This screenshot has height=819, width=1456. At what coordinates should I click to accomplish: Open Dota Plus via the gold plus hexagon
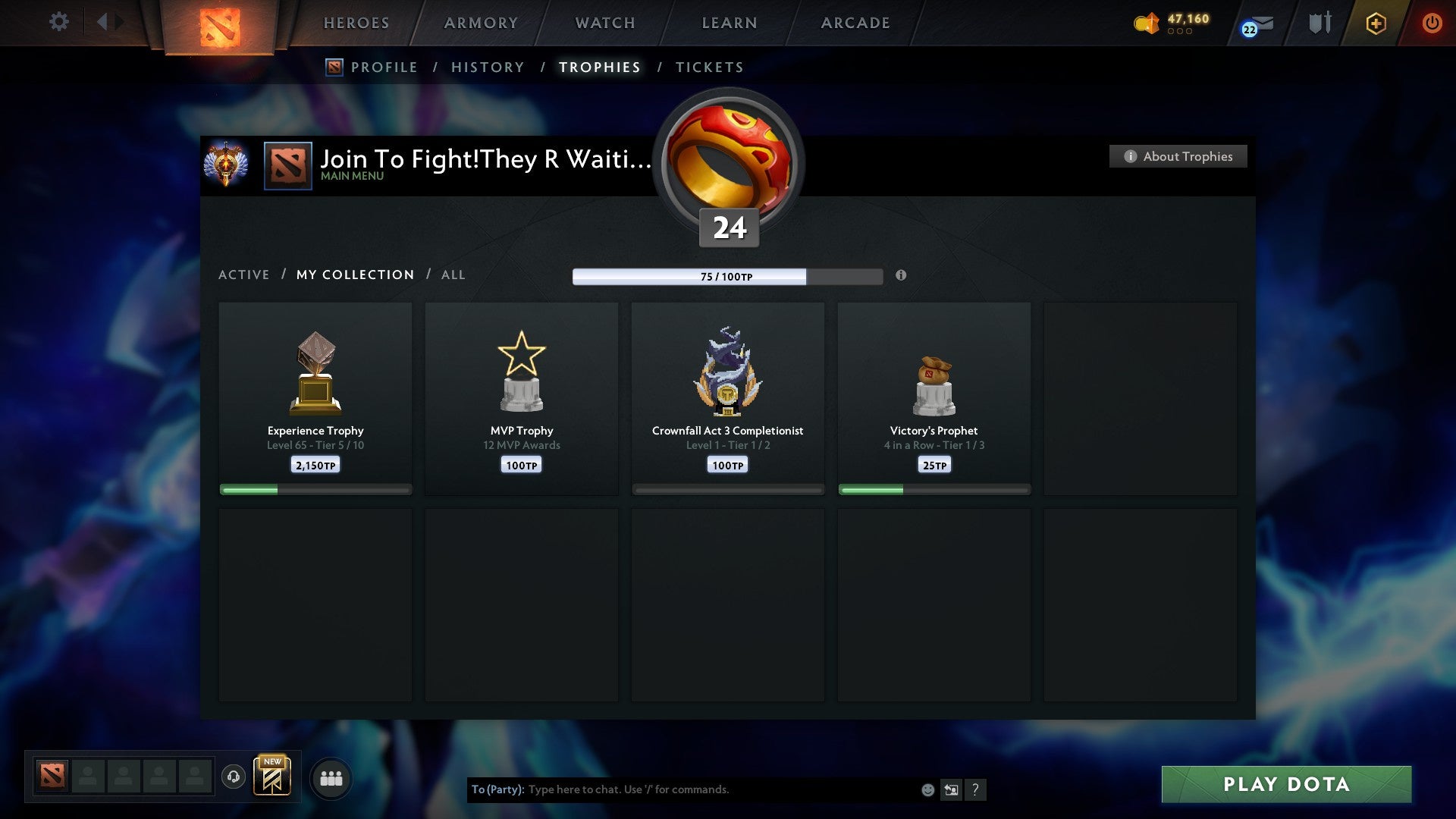coord(1376,23)
